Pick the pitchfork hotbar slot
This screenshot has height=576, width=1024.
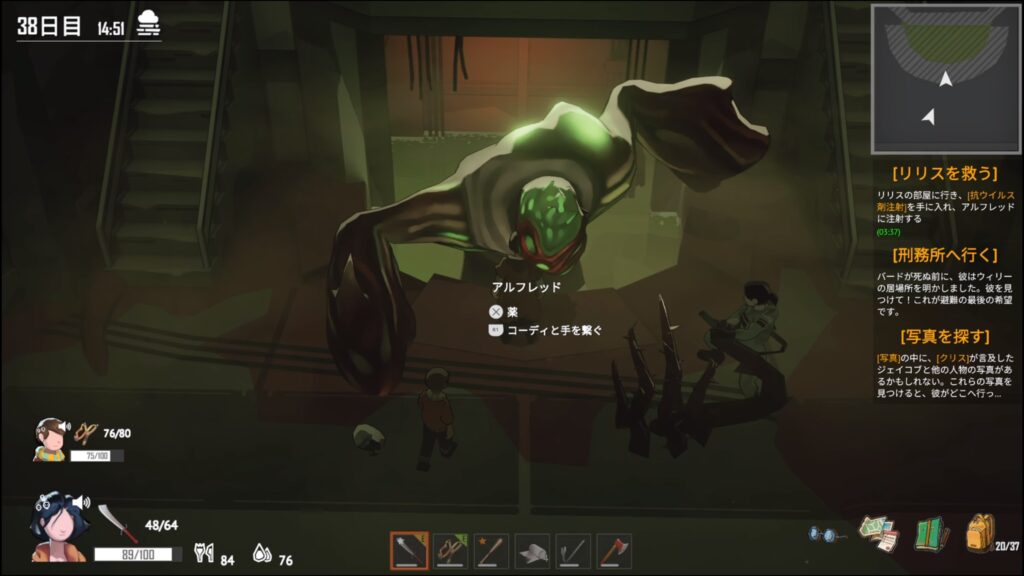(573, 550)
